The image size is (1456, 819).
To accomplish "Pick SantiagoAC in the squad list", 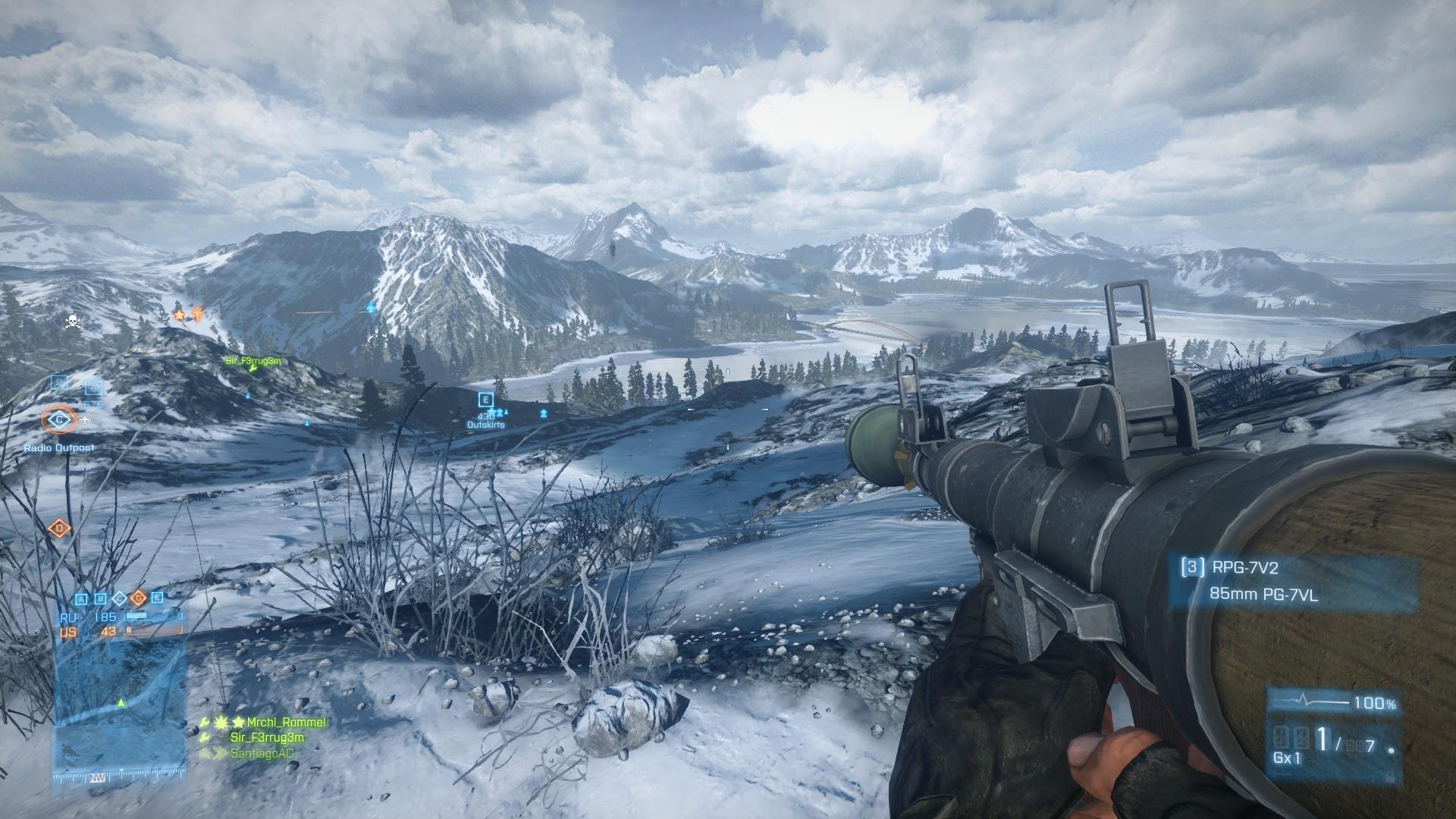I will (x=262, y=754).
